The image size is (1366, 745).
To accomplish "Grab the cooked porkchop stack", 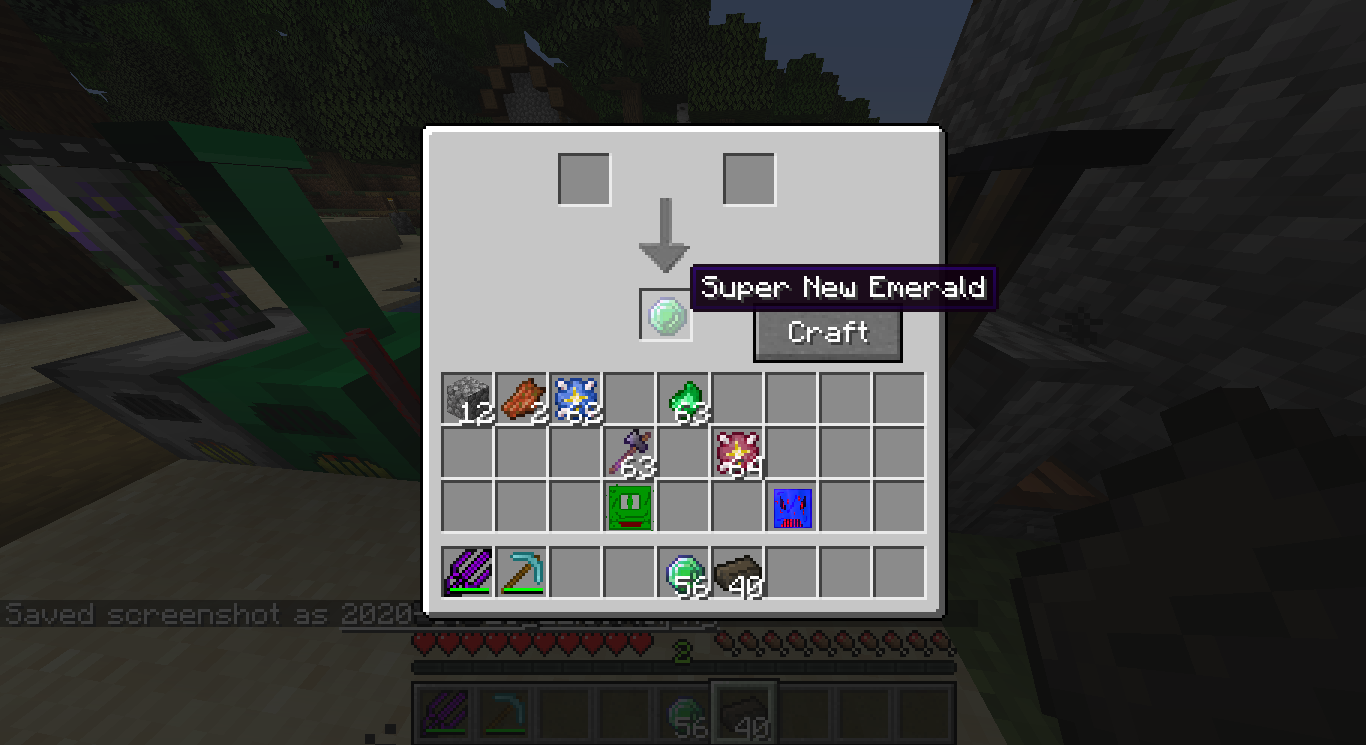I will [522, 397].
